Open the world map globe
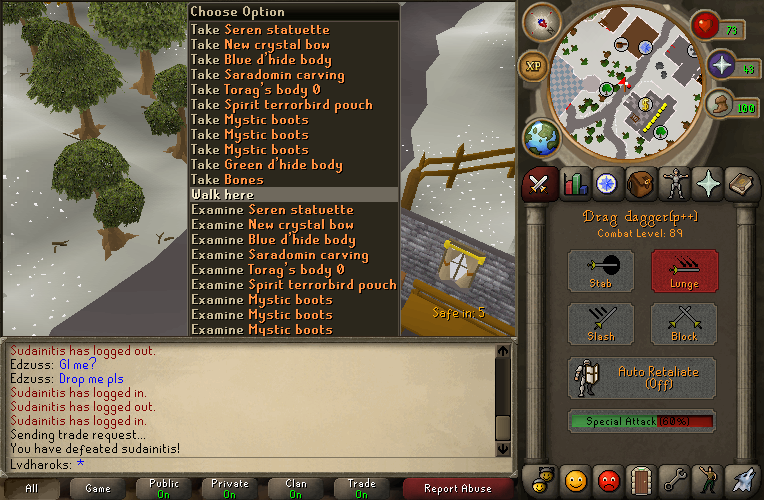764x500 pixels. click(x=543, y=137)
